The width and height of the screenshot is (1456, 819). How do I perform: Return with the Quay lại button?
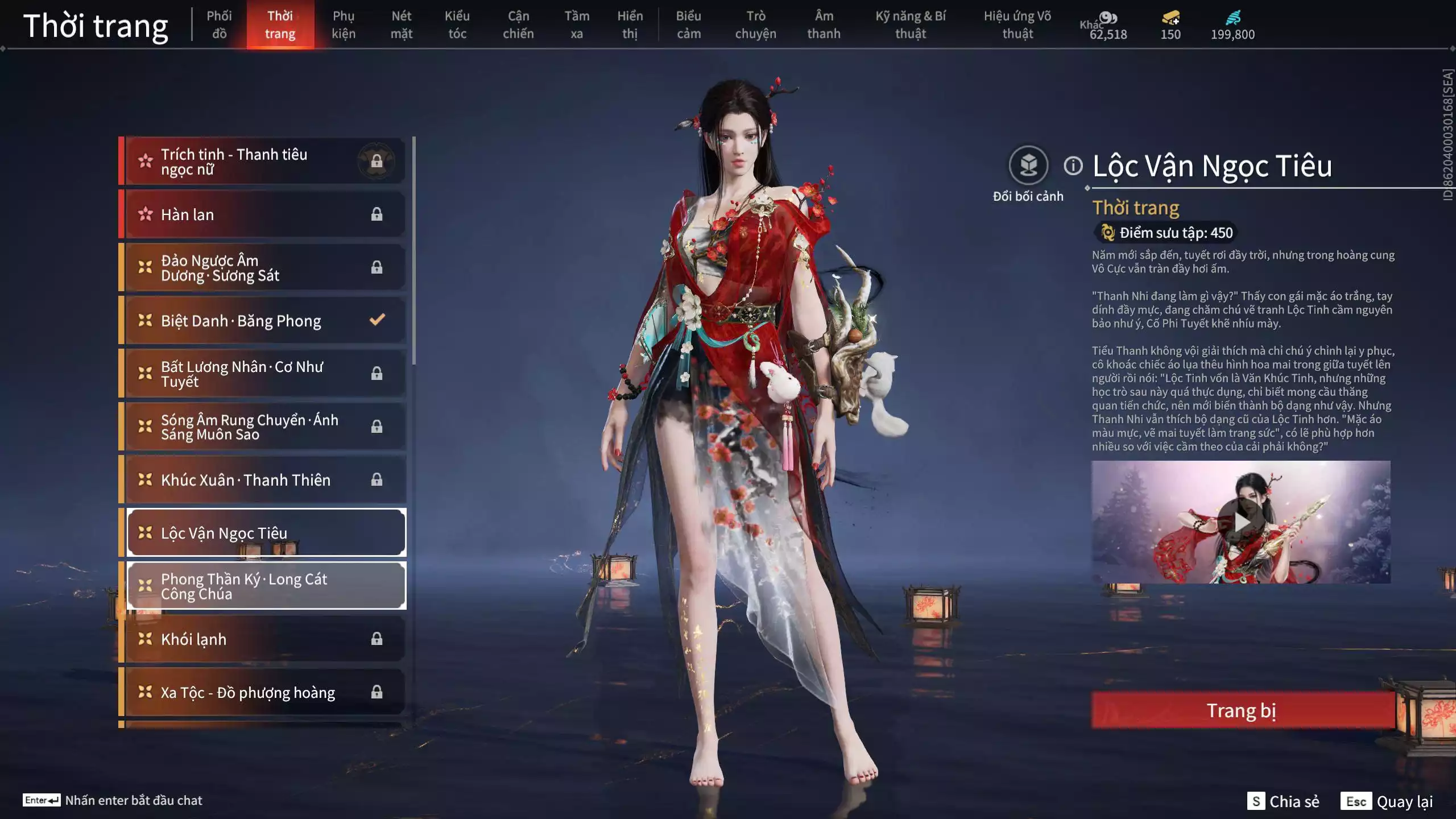1387,801
